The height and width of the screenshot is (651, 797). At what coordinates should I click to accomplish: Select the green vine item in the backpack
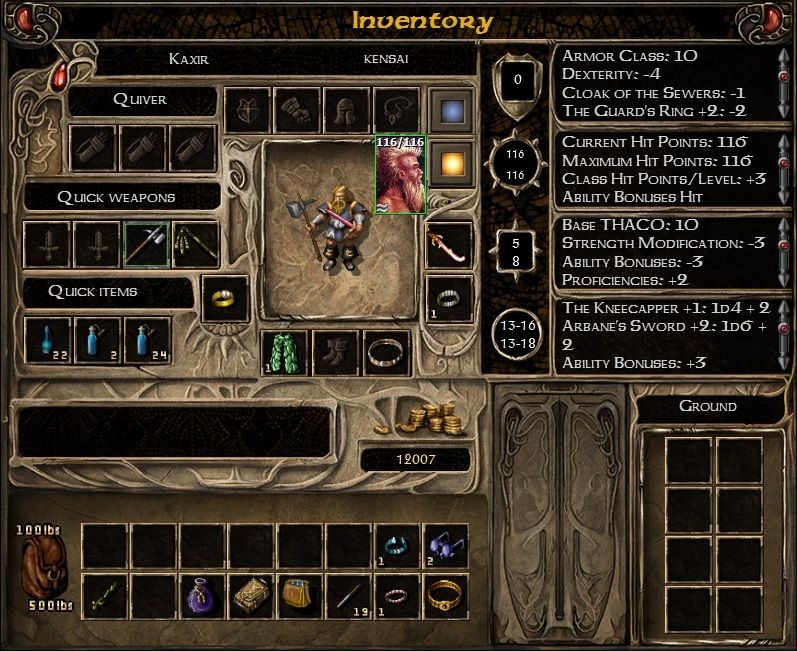pyautogui.click(x=105, y=596)
